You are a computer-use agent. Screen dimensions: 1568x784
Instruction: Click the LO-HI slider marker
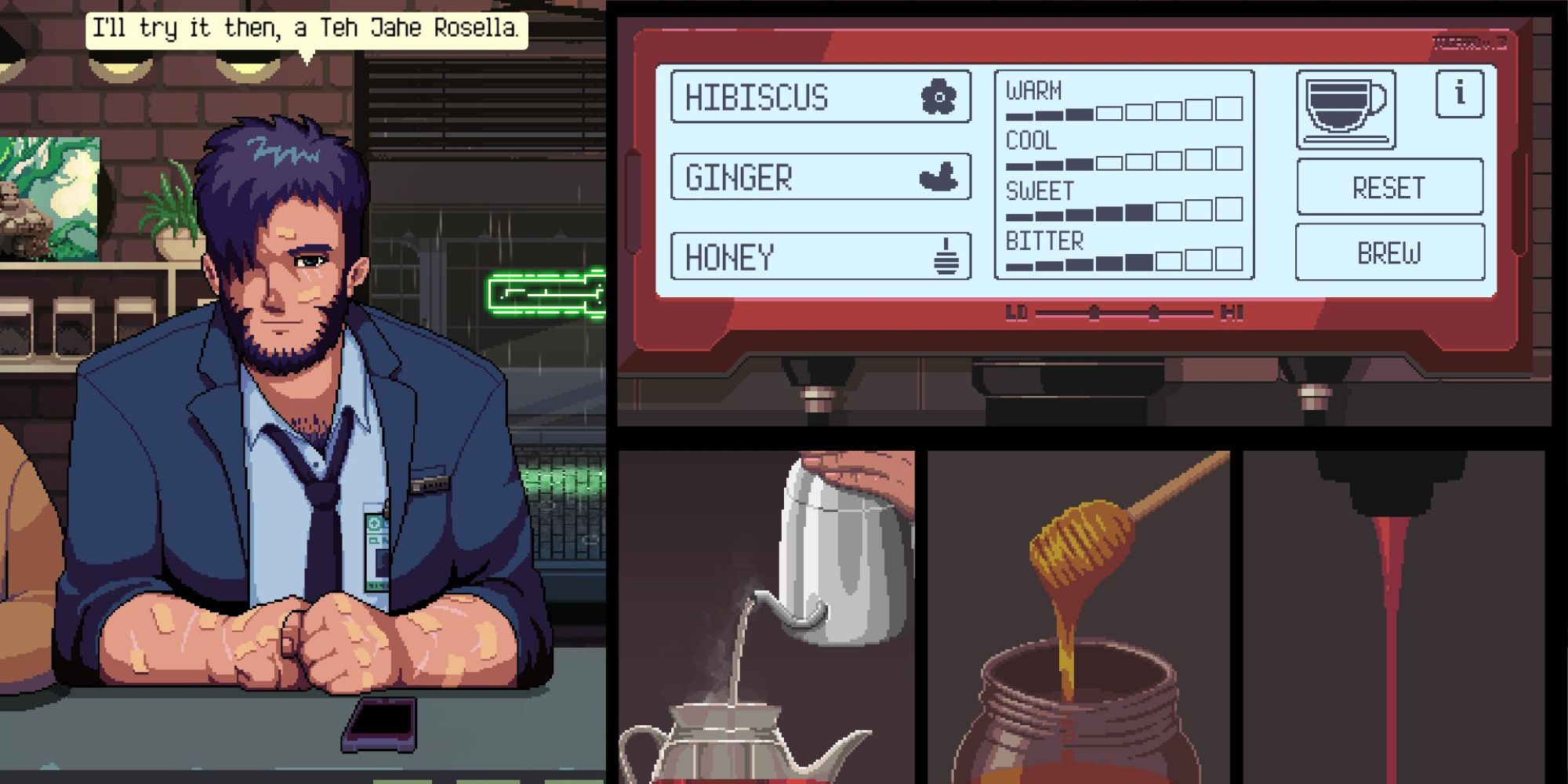[1094, 314]
